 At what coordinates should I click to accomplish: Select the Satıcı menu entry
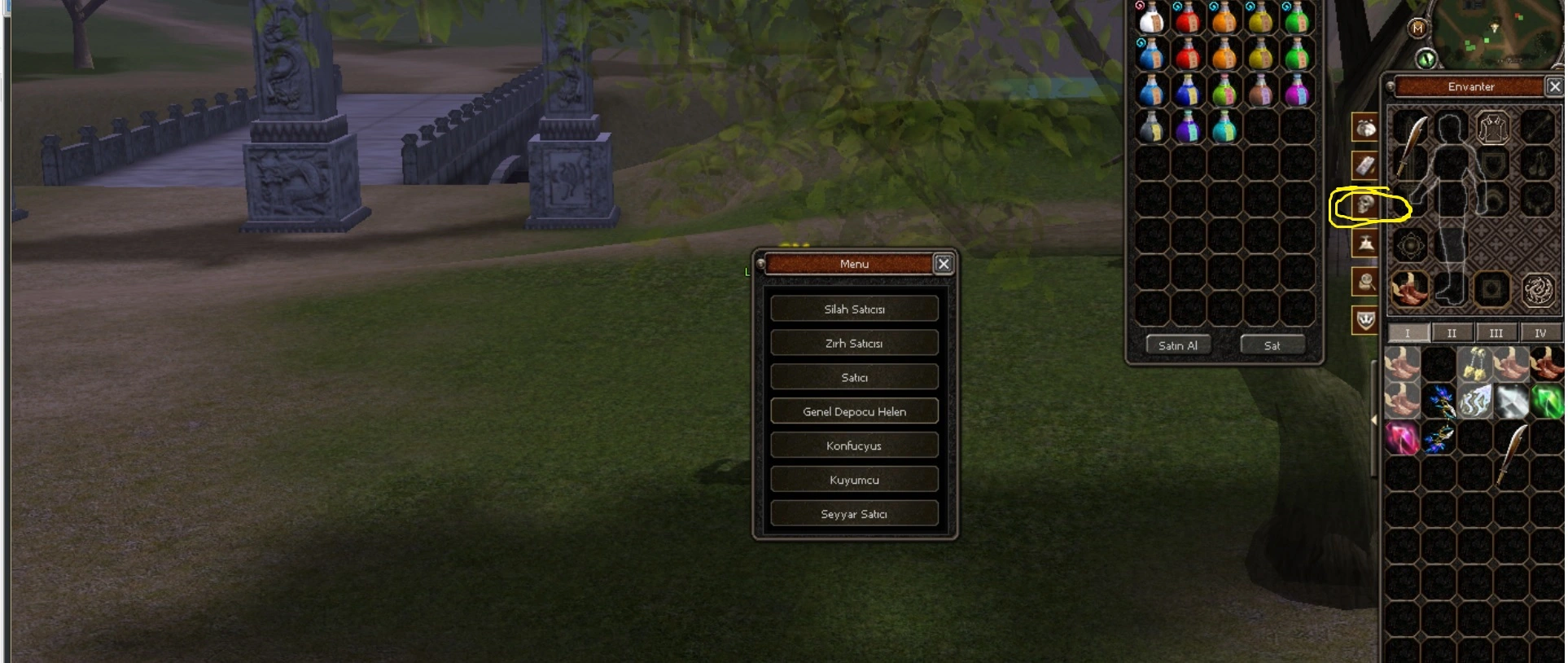[854, 377]
